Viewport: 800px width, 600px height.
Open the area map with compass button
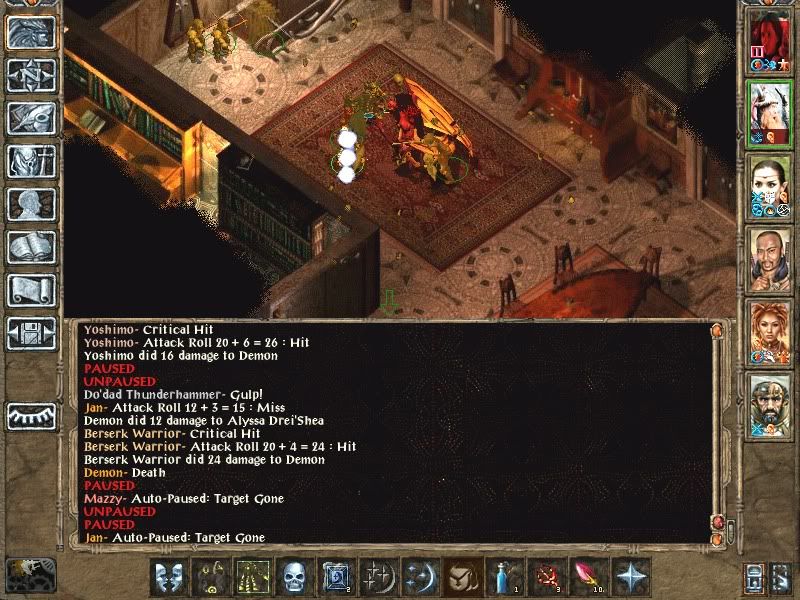[31, 76]
